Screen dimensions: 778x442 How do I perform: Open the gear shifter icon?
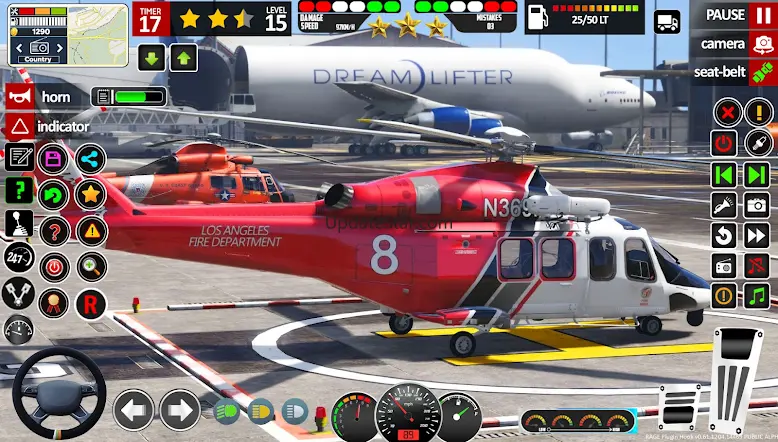[x=19, y=225]
